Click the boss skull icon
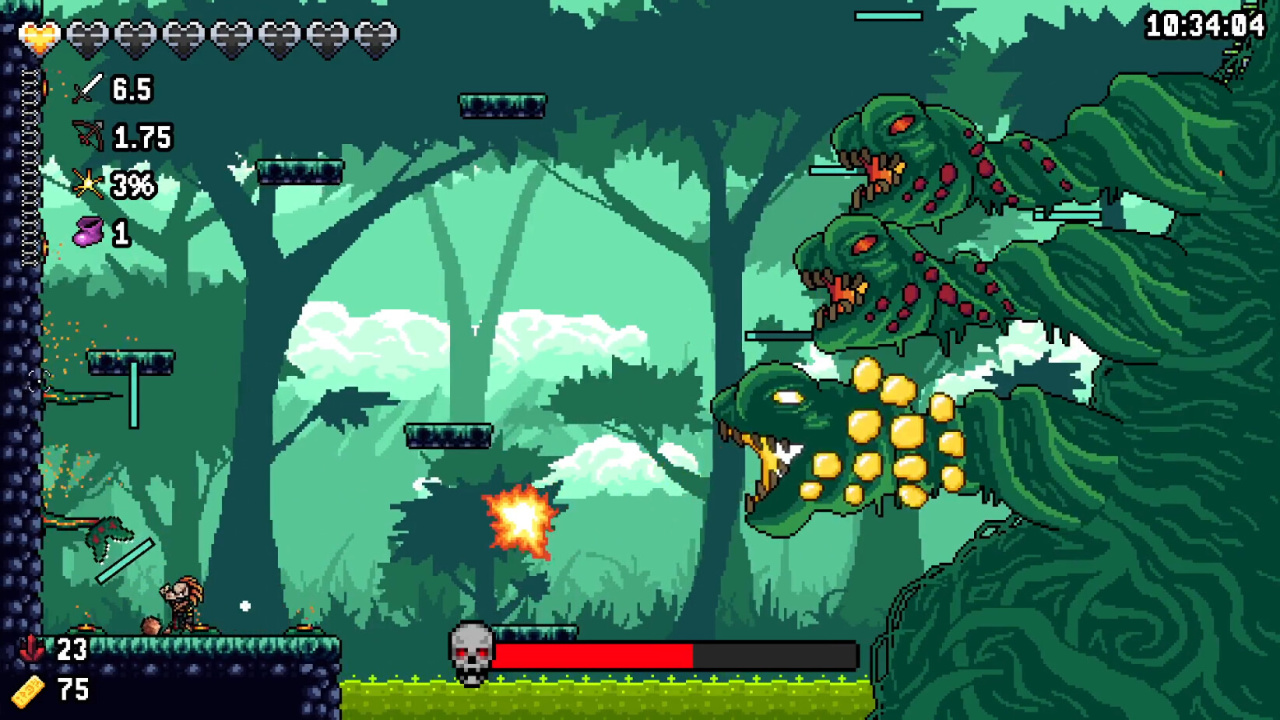The image size is (1280, 720). pos(471,654)
